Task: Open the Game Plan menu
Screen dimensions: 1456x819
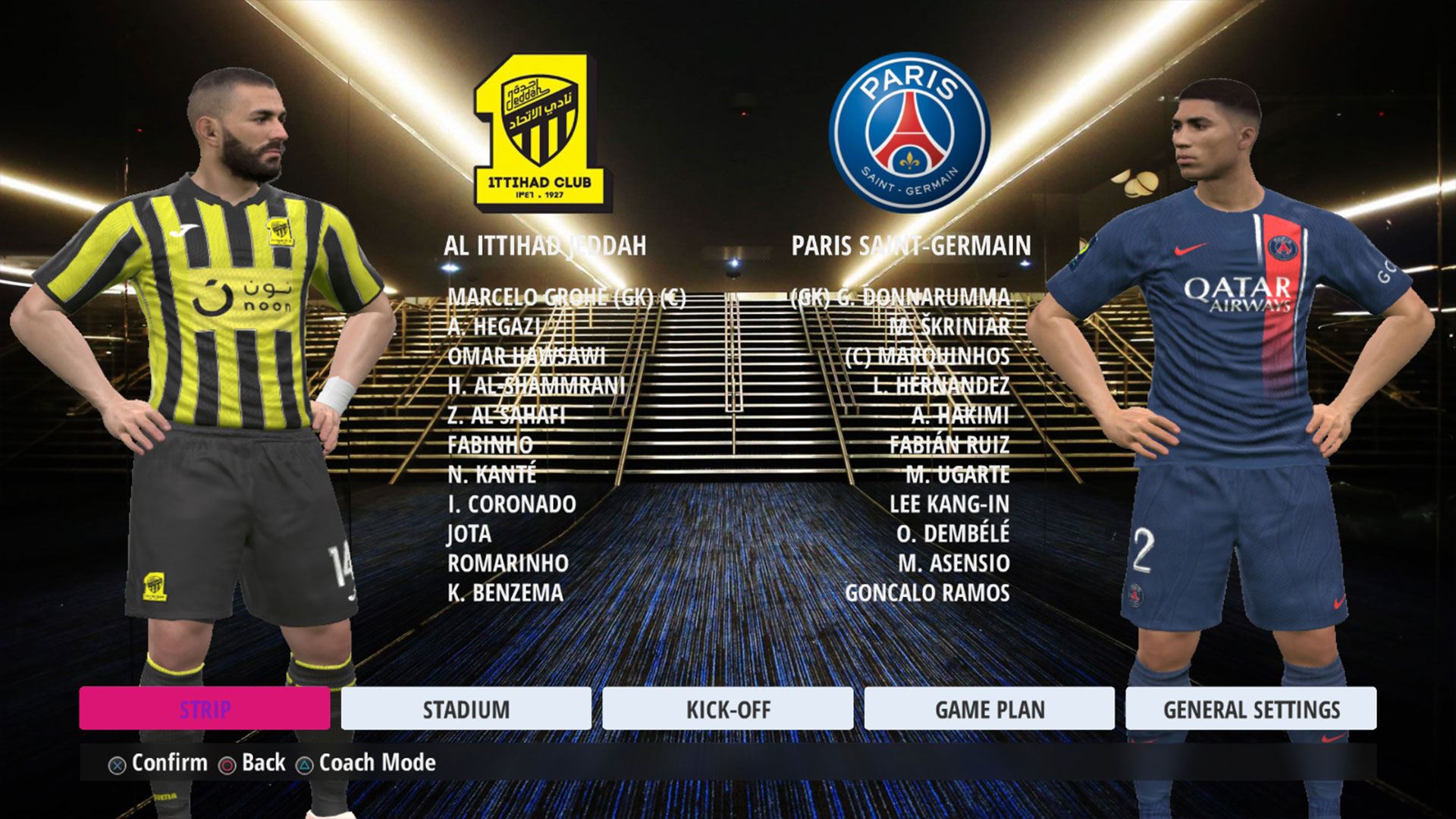Action: point(989,709)
